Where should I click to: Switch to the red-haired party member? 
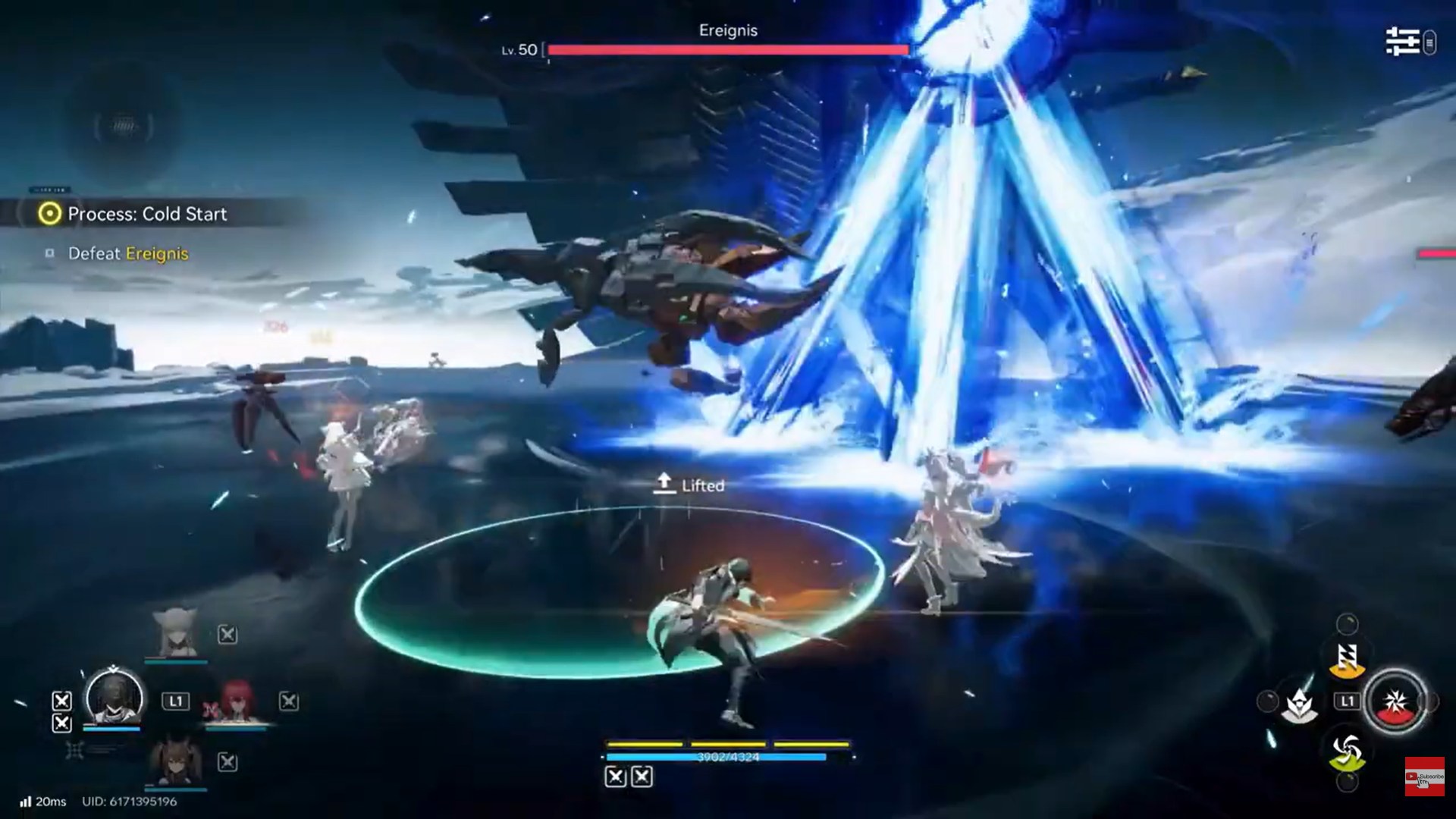(x=236, y=701)
